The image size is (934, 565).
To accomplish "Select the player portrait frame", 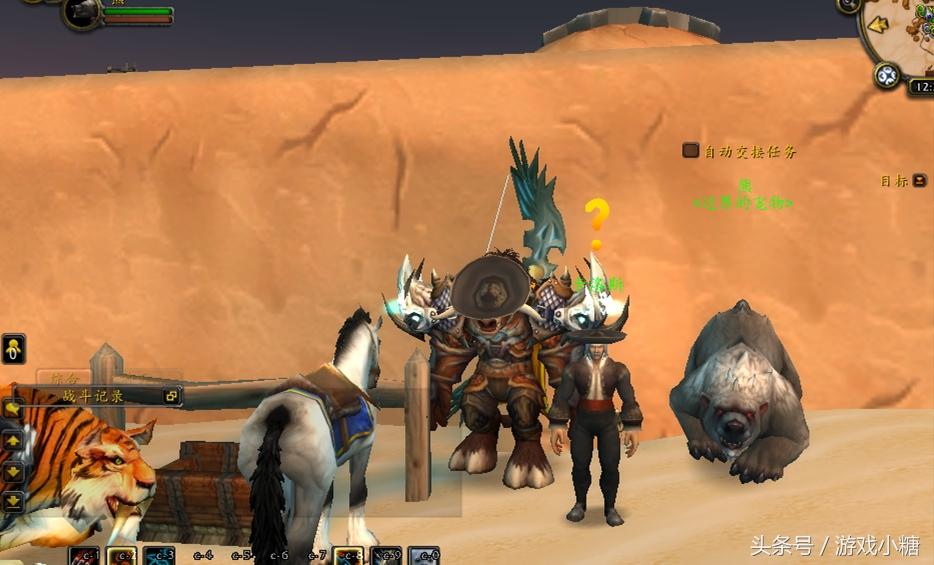I will [x=81, y=12].
